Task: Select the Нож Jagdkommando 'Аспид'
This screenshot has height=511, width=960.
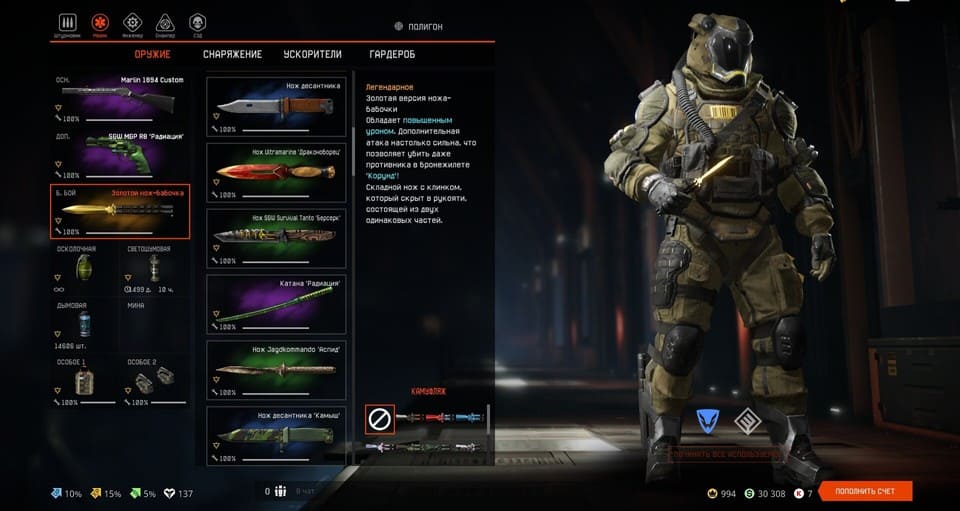Action: 276,369
